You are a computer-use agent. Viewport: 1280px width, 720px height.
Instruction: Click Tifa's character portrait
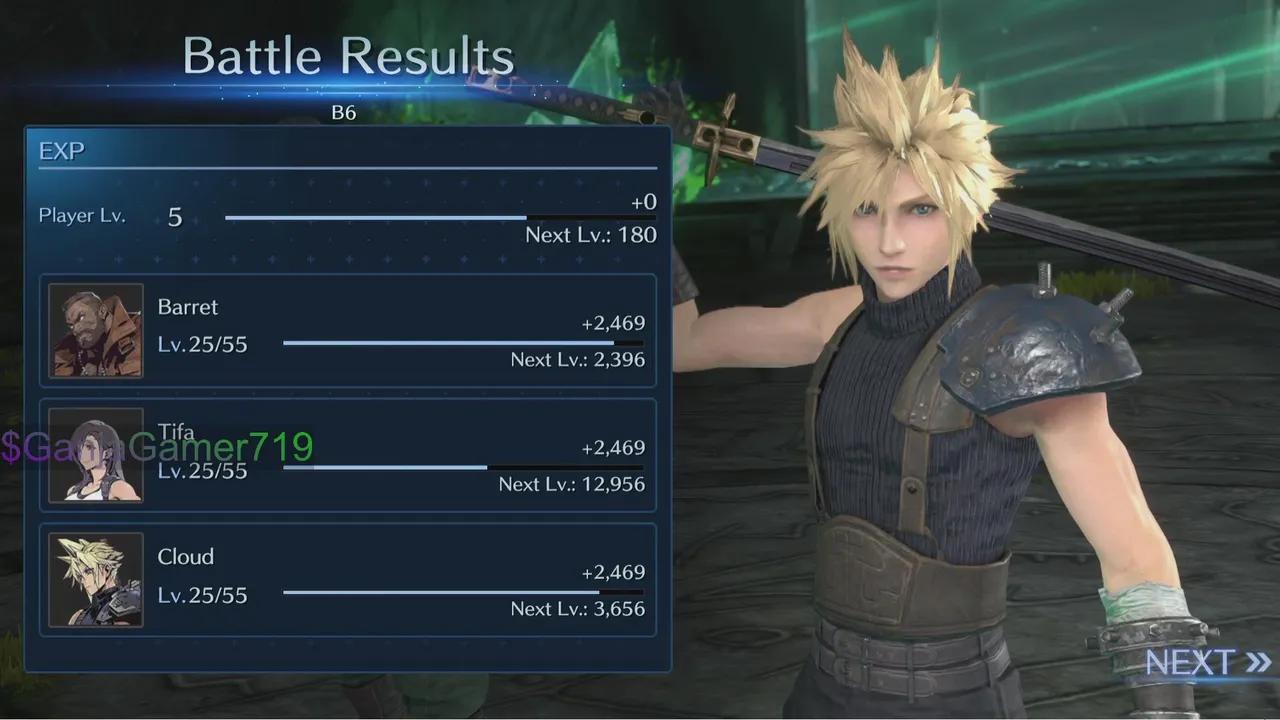pyautogui.click(x=96, y=456)
